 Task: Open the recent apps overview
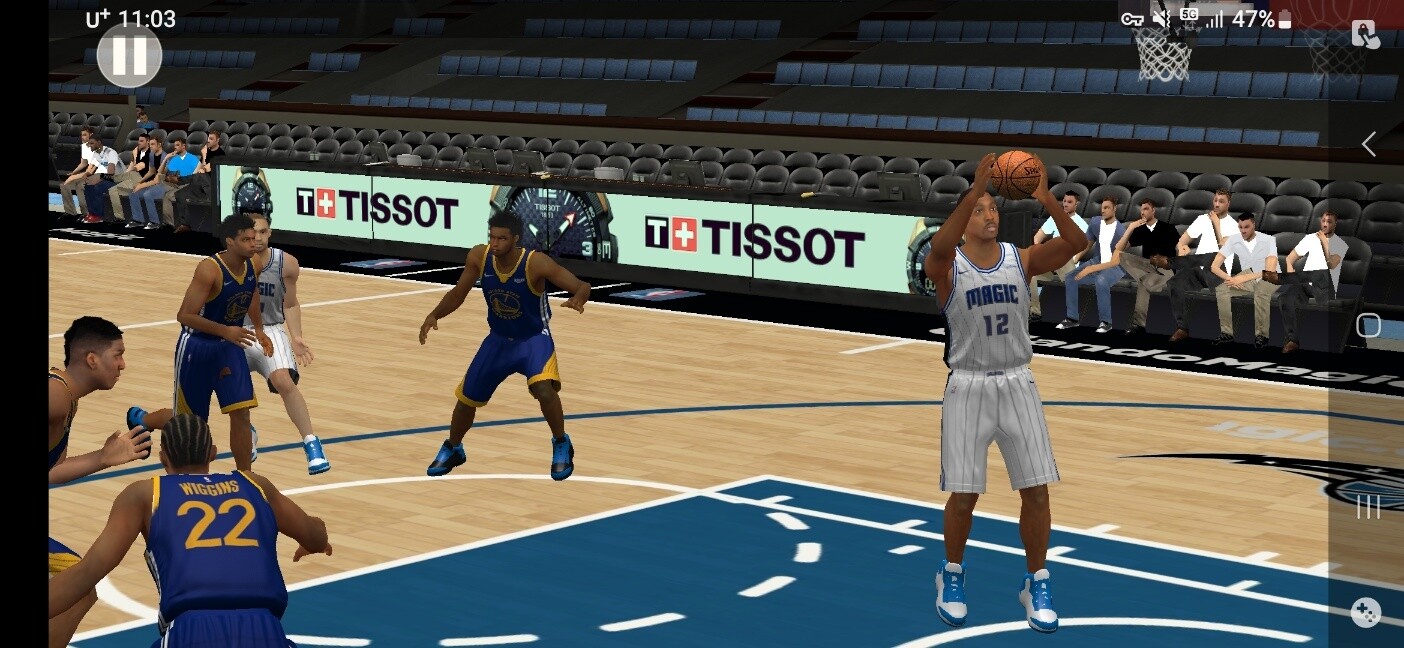tap(1367, 508)
